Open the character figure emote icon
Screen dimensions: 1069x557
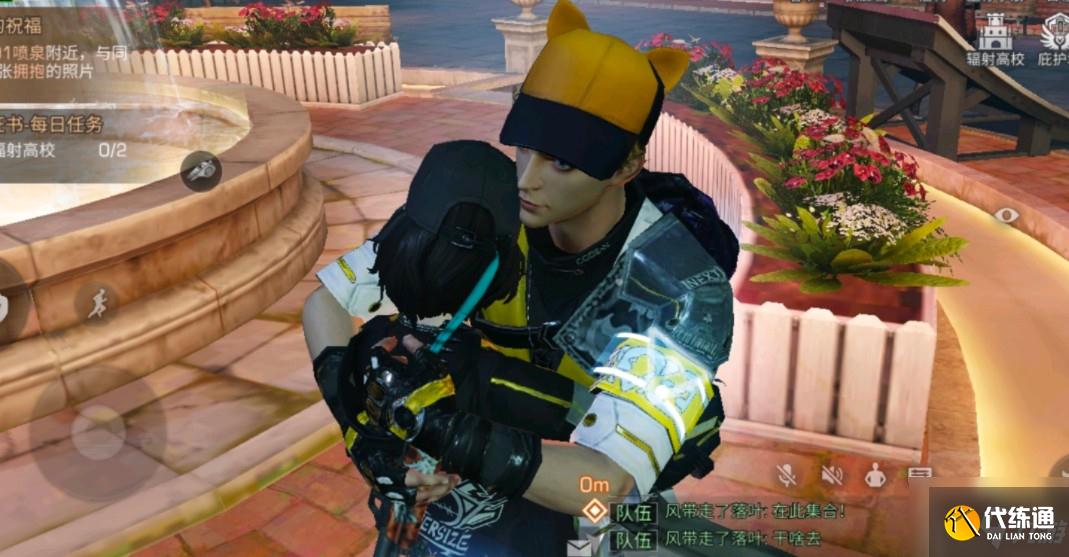tap(875, 476)
